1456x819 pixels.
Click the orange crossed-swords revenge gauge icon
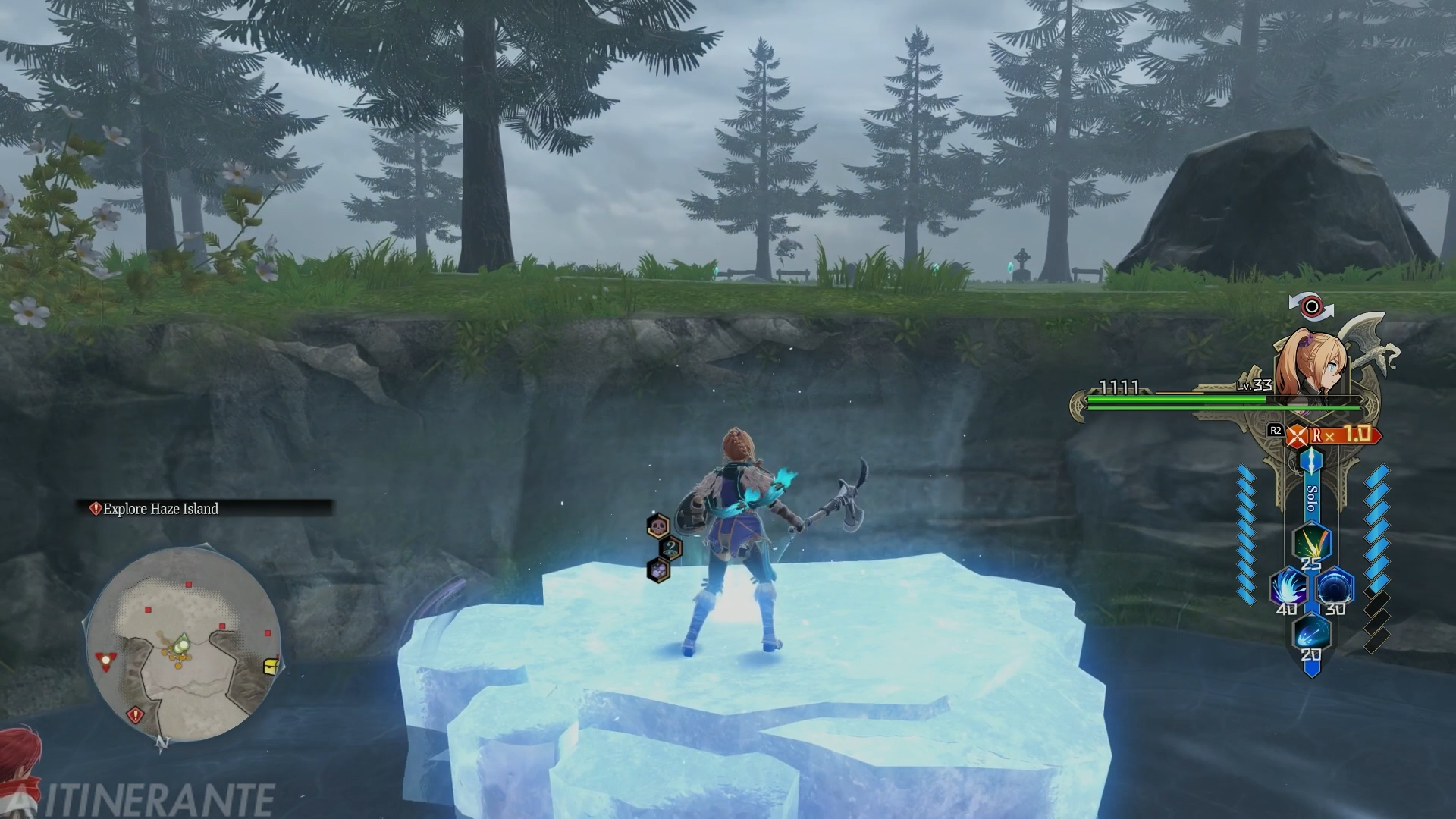[1298, 436]
